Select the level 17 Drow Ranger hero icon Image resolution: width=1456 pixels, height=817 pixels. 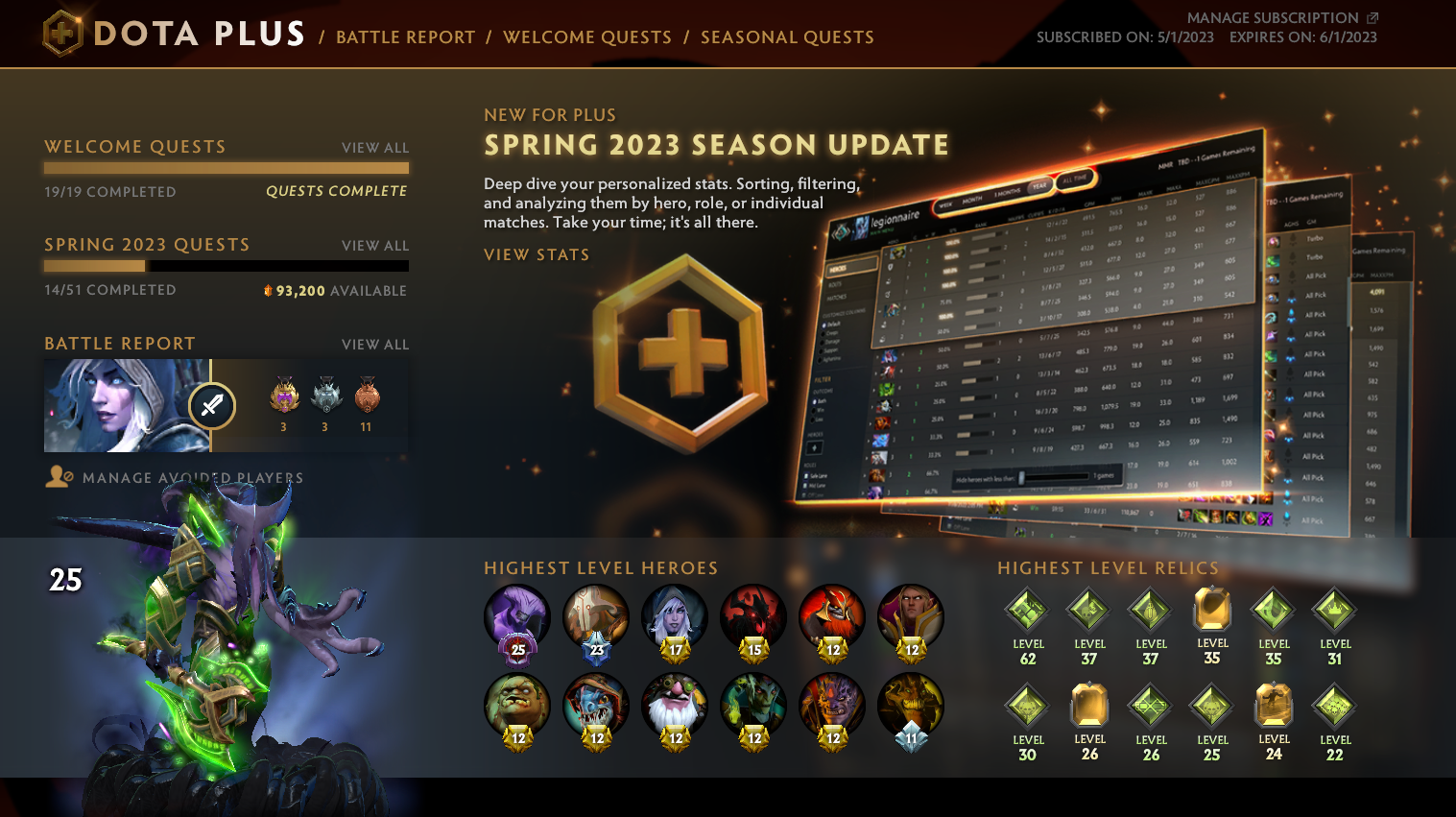pos(675,617)
